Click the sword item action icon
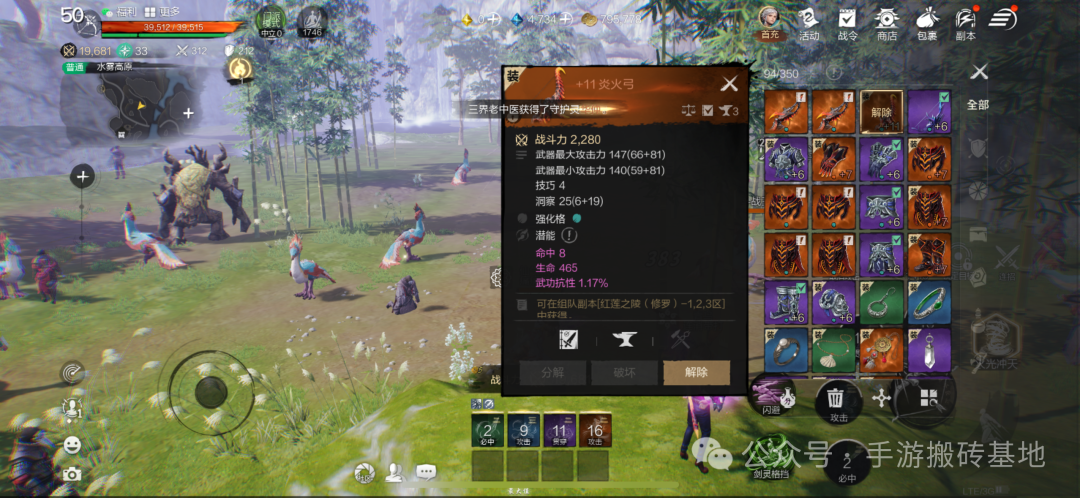This screenshot has height=498, width=1080. 568,340
